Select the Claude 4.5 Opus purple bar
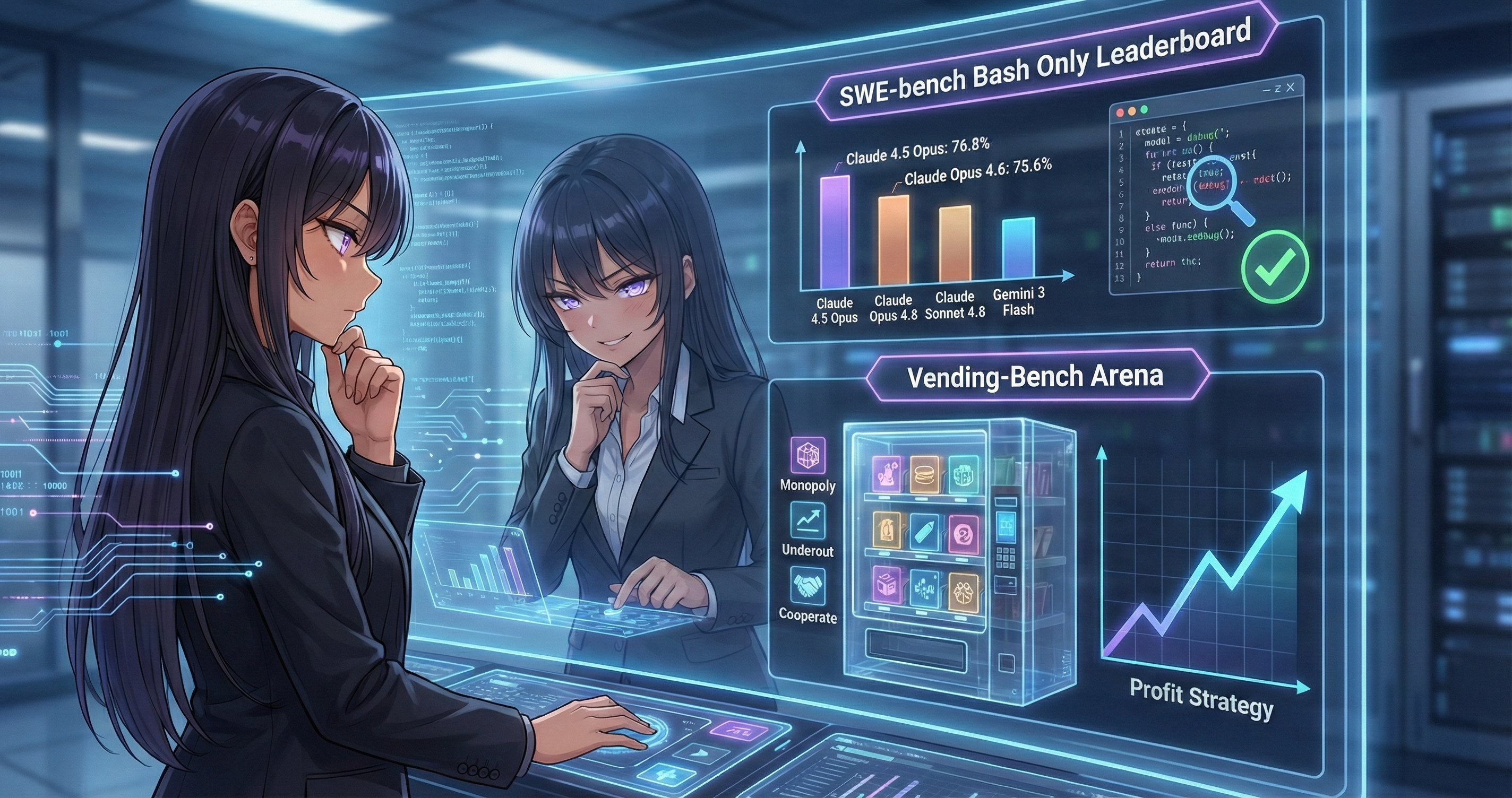The height and width of the screenshot is (798, 1512). tap(834, 231)
